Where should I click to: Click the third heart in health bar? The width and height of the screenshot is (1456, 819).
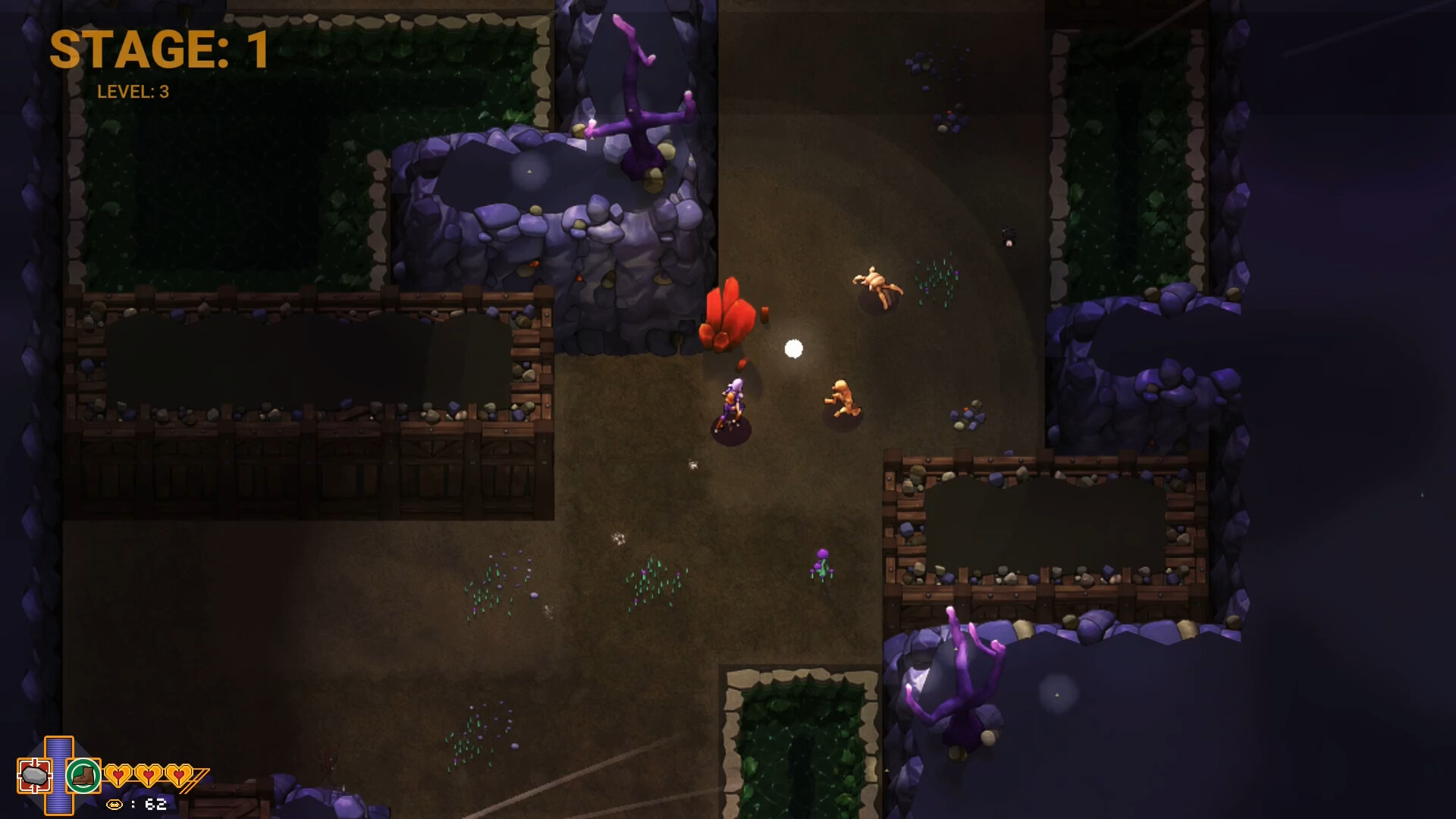click(177, 776)
